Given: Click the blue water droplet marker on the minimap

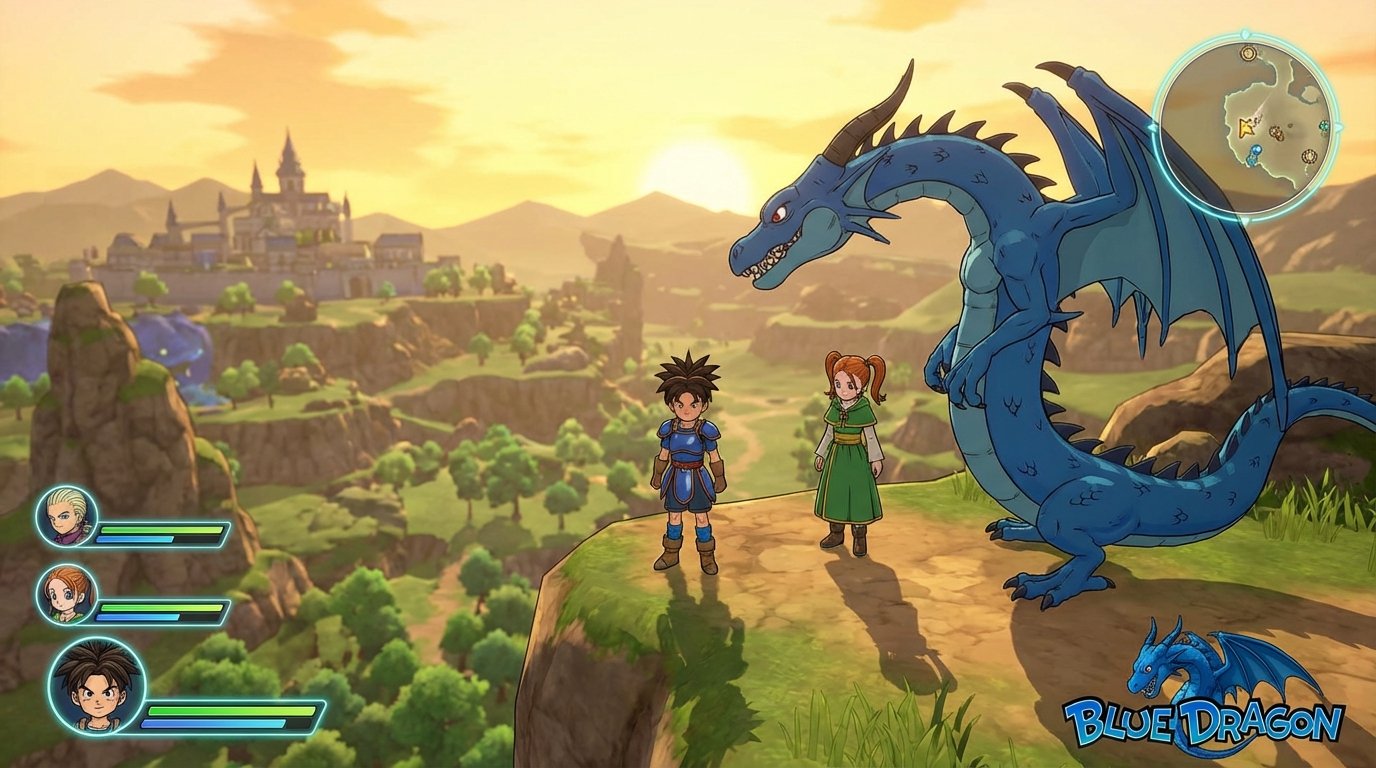Looking at the screenshot, I should [1255, 149].
